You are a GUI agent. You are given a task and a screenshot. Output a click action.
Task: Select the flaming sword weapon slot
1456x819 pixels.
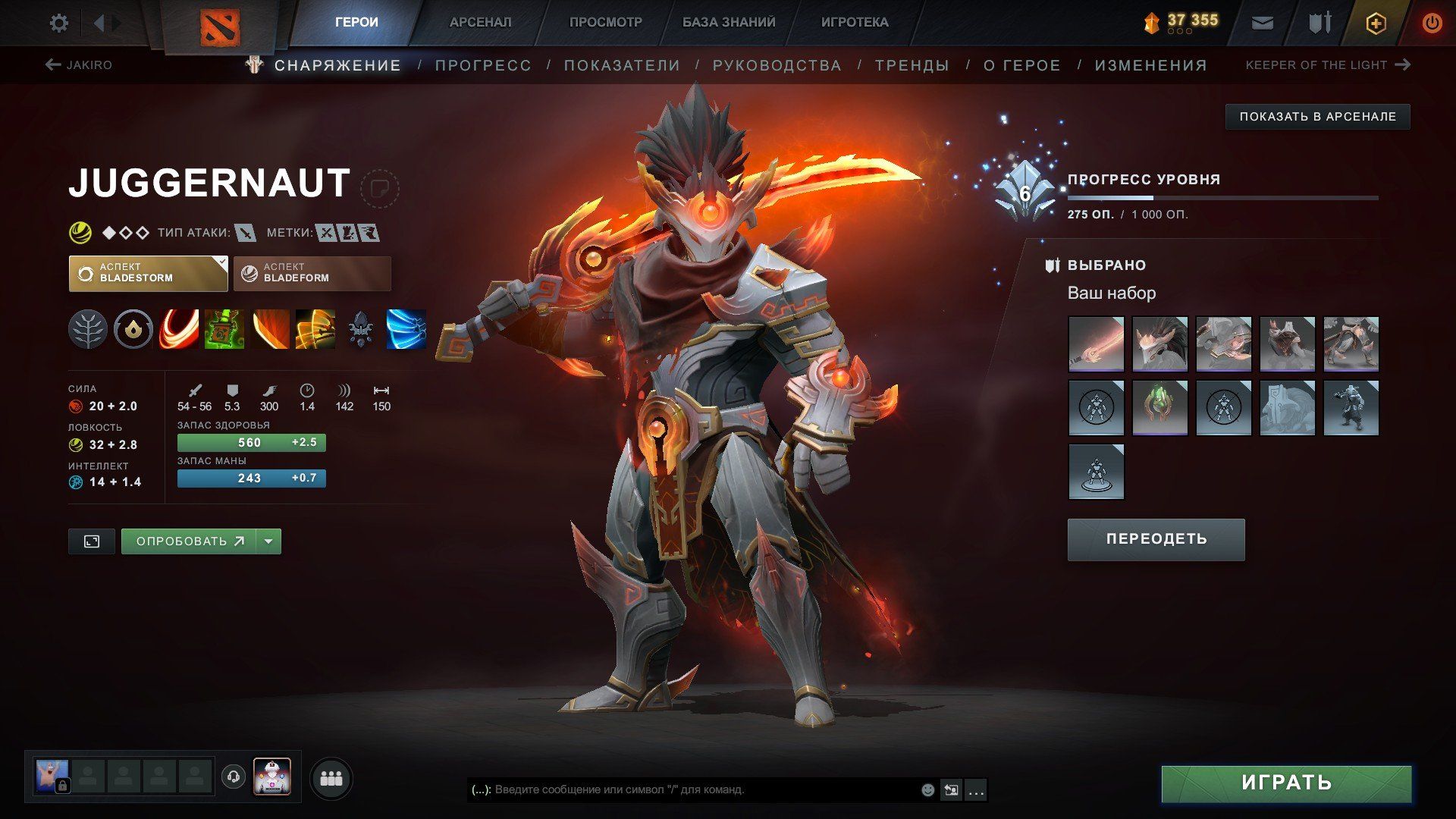click(1096, 344)
